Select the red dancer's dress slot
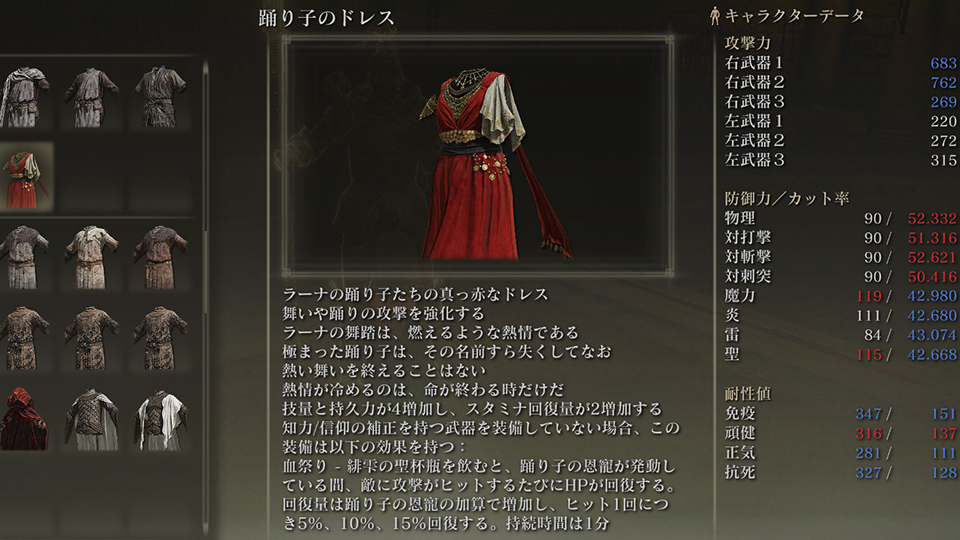 click(24, 176)
